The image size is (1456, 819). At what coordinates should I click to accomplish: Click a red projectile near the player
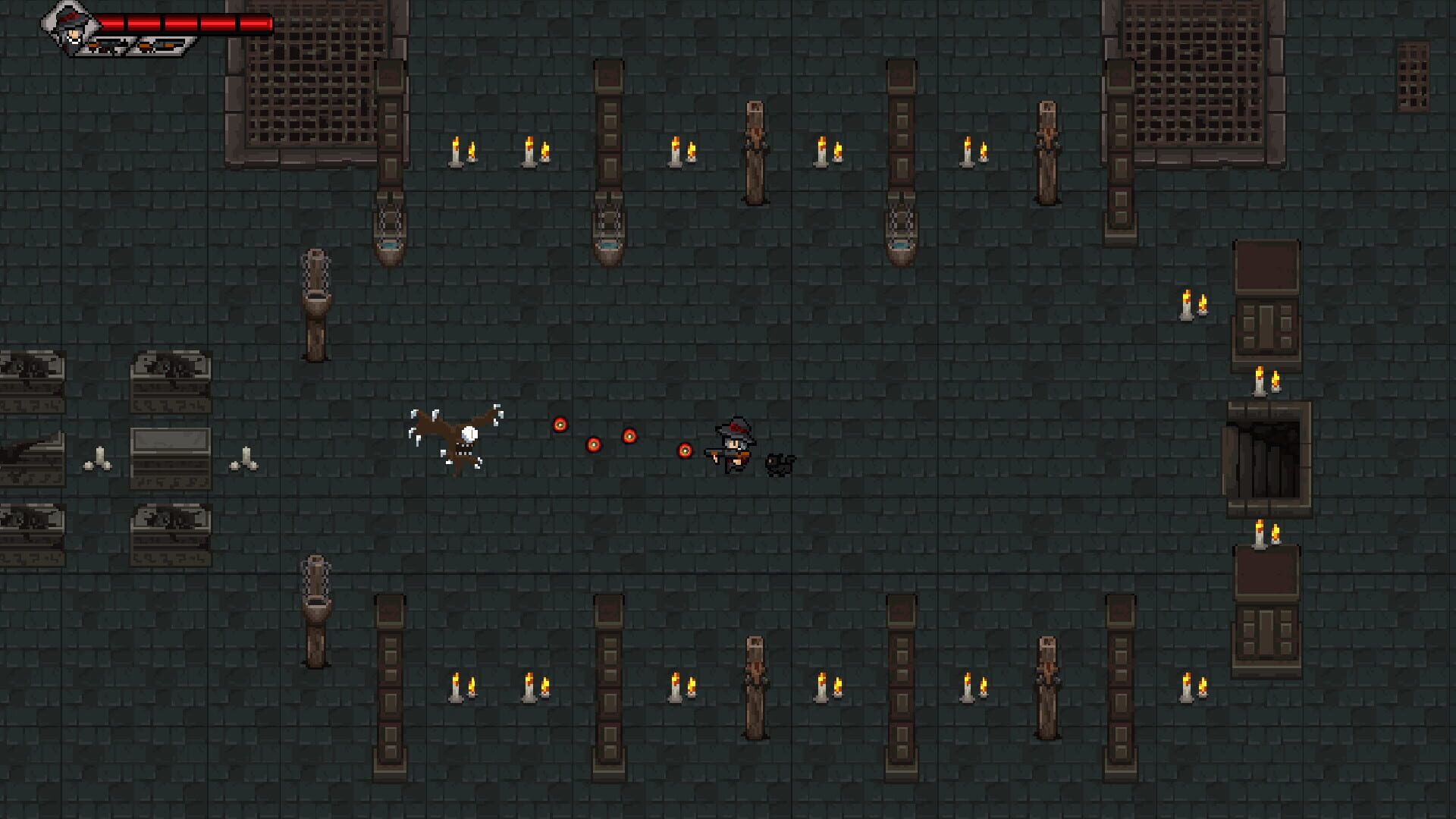[685, 449]
